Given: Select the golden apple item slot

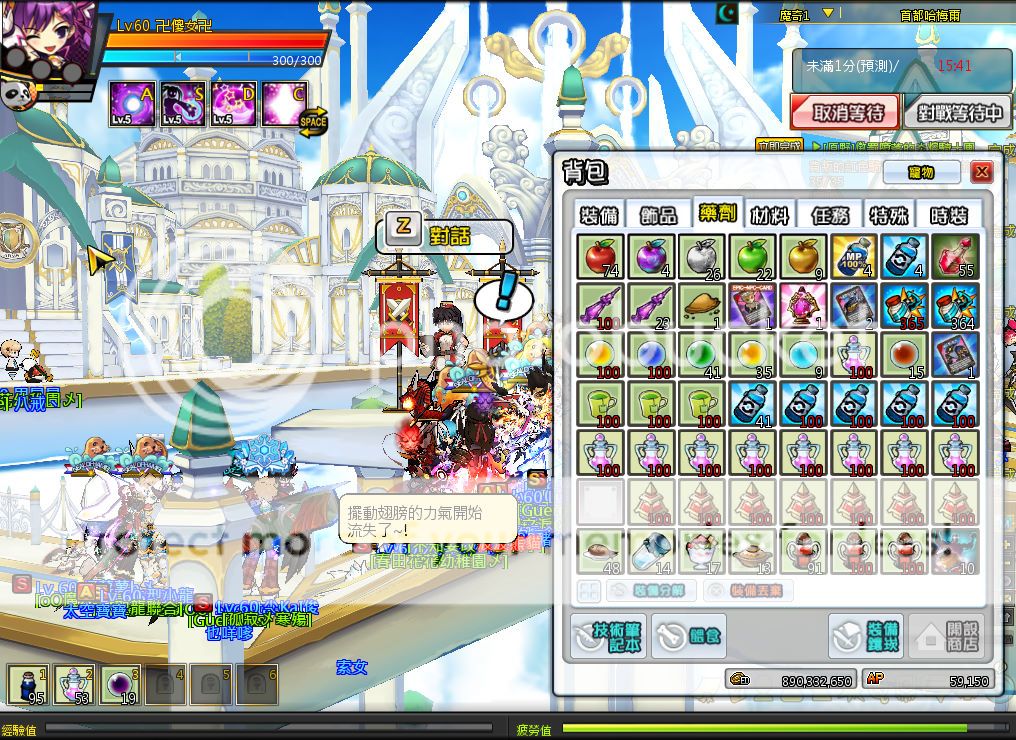Looking at the screenshot, I should (x=804, y=257).
